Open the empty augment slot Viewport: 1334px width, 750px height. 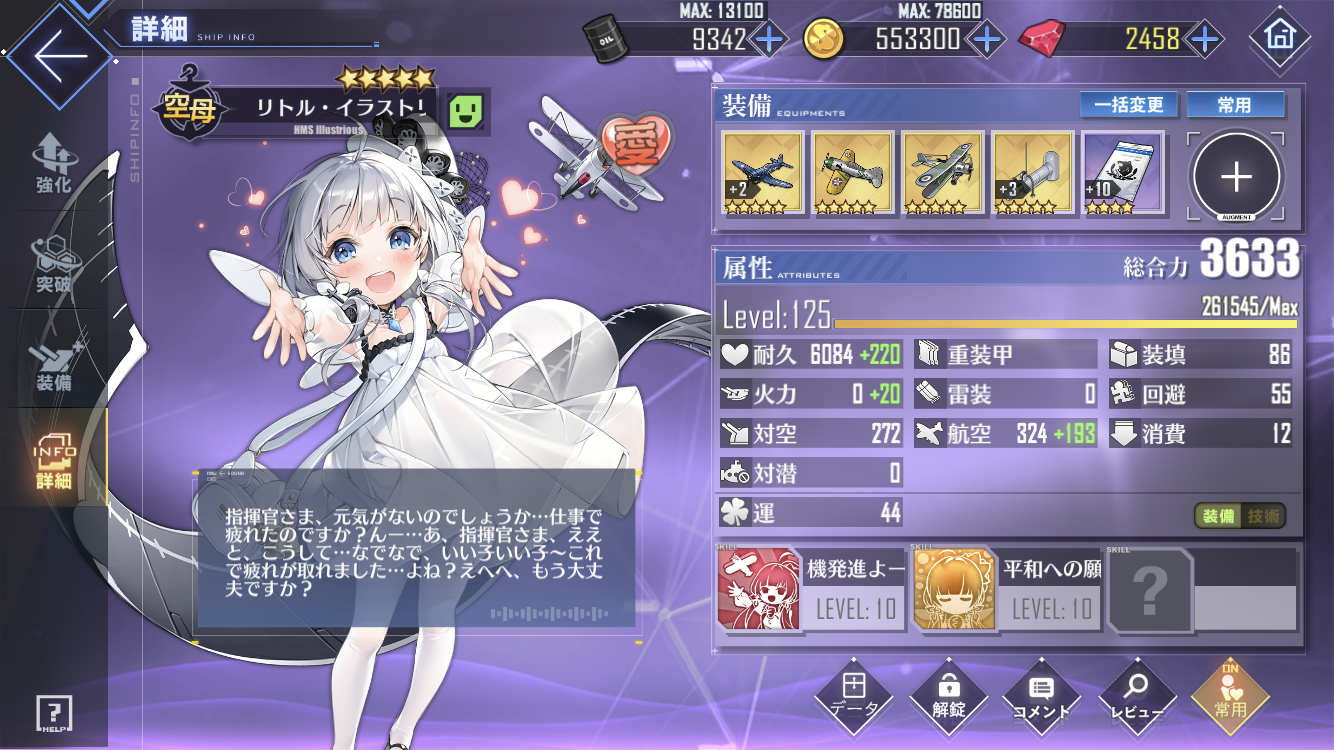point(1237,177)
